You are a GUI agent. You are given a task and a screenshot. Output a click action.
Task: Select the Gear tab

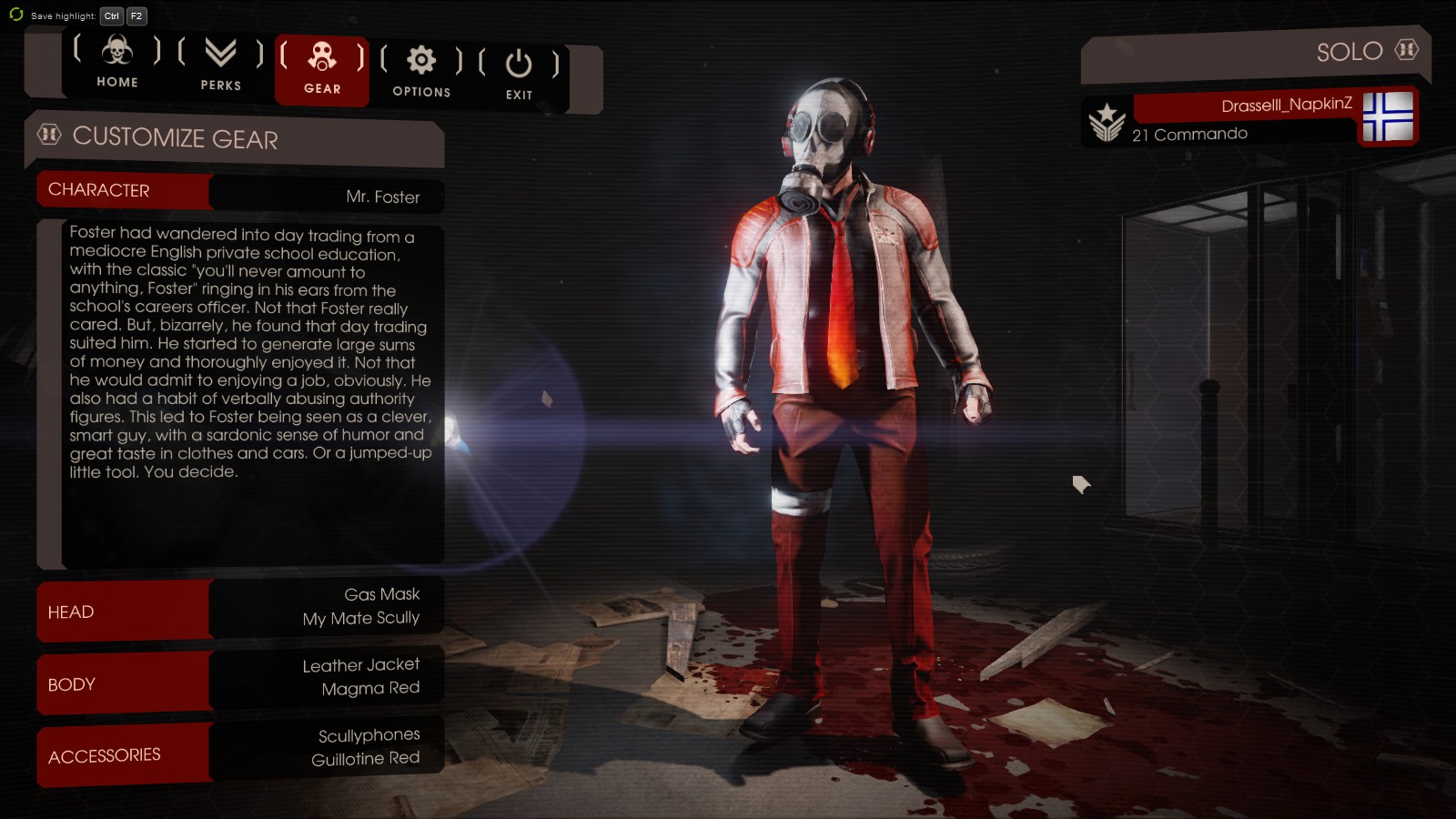(x=322, y=69)
